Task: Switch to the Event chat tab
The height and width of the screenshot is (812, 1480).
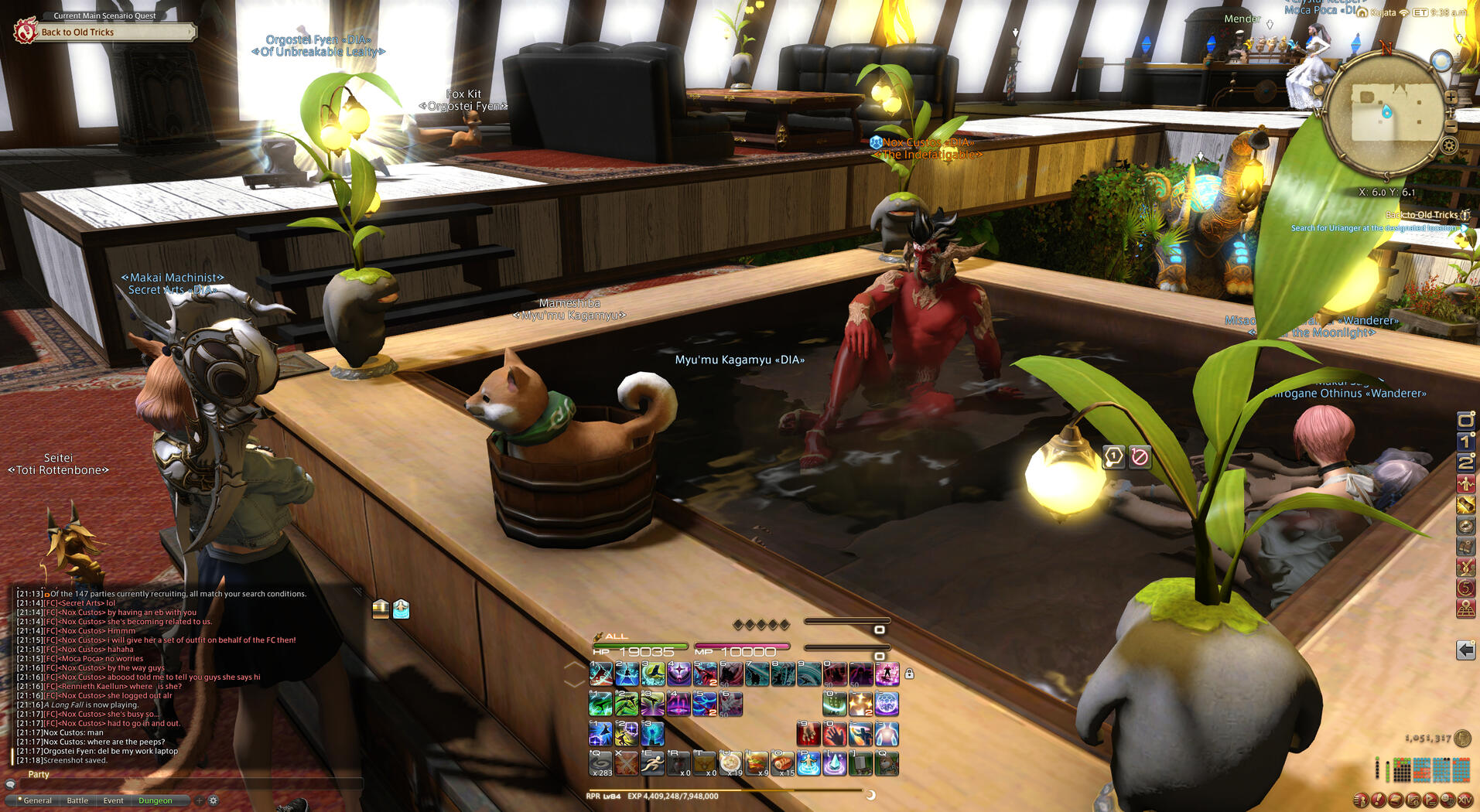Action: coord(113,800)
